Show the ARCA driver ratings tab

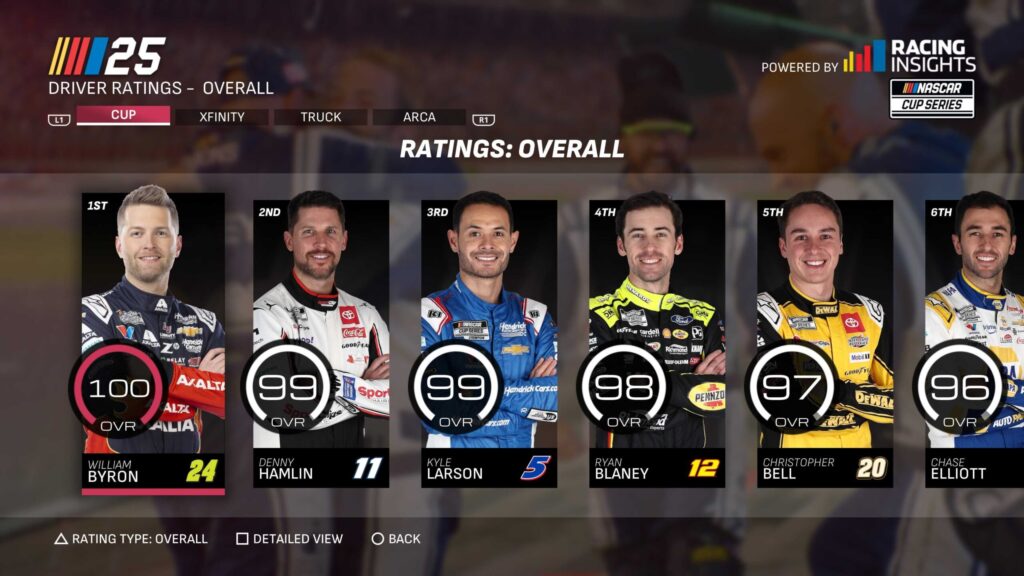pos(419,117)
